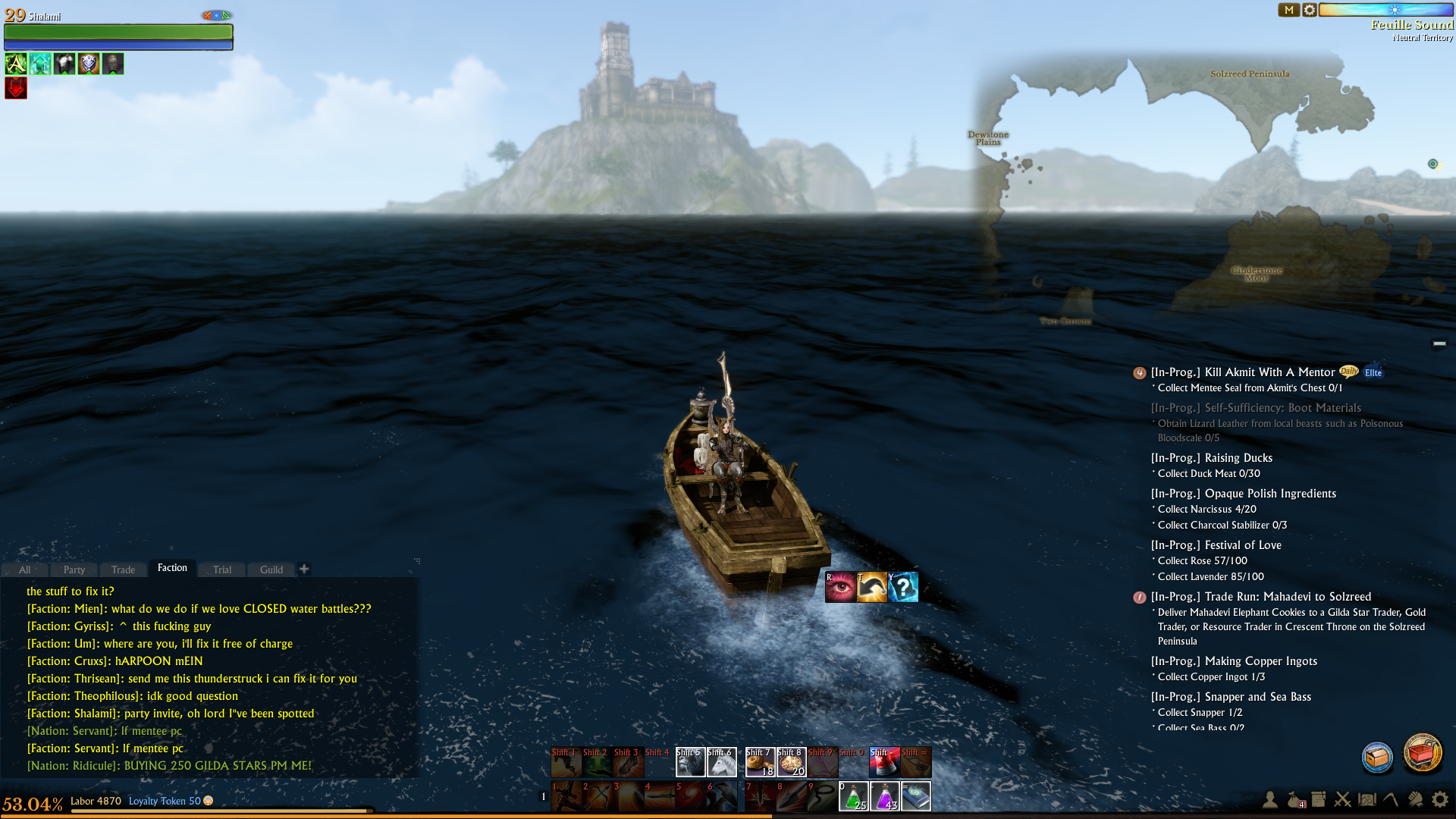Click the M map button at top right
The image size is (1456, 819).
pos(1288,10)
